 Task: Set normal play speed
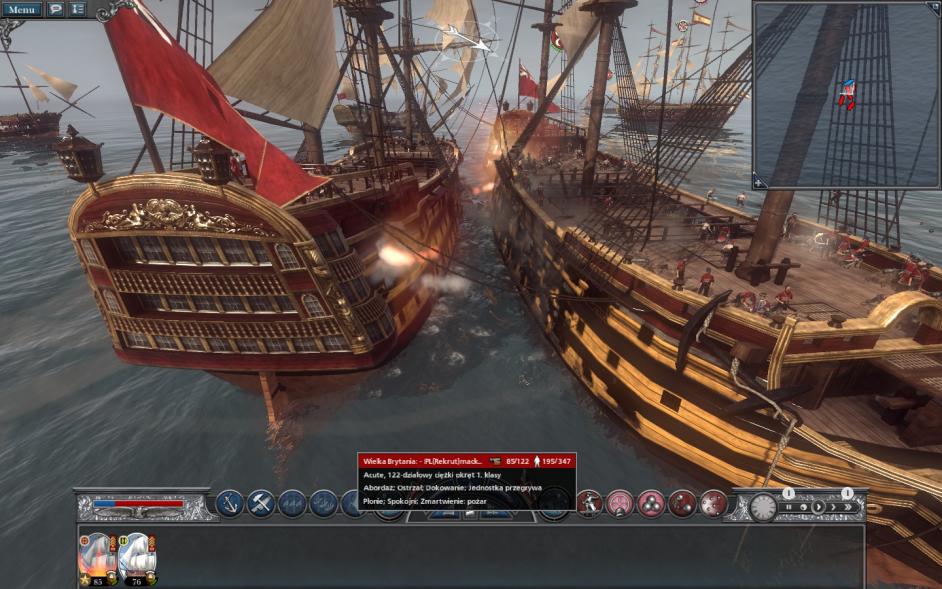[818, 507]
